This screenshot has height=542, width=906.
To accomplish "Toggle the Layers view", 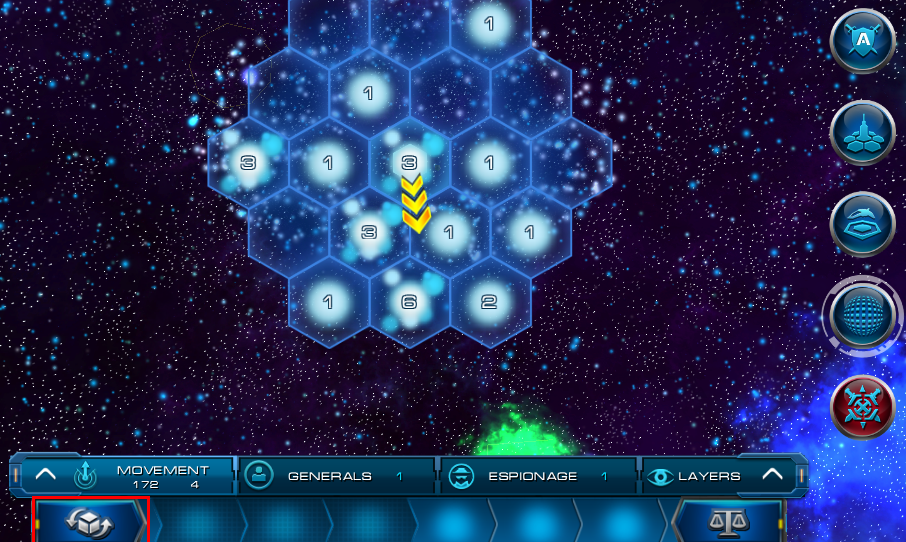I will (x=700, y=476).
